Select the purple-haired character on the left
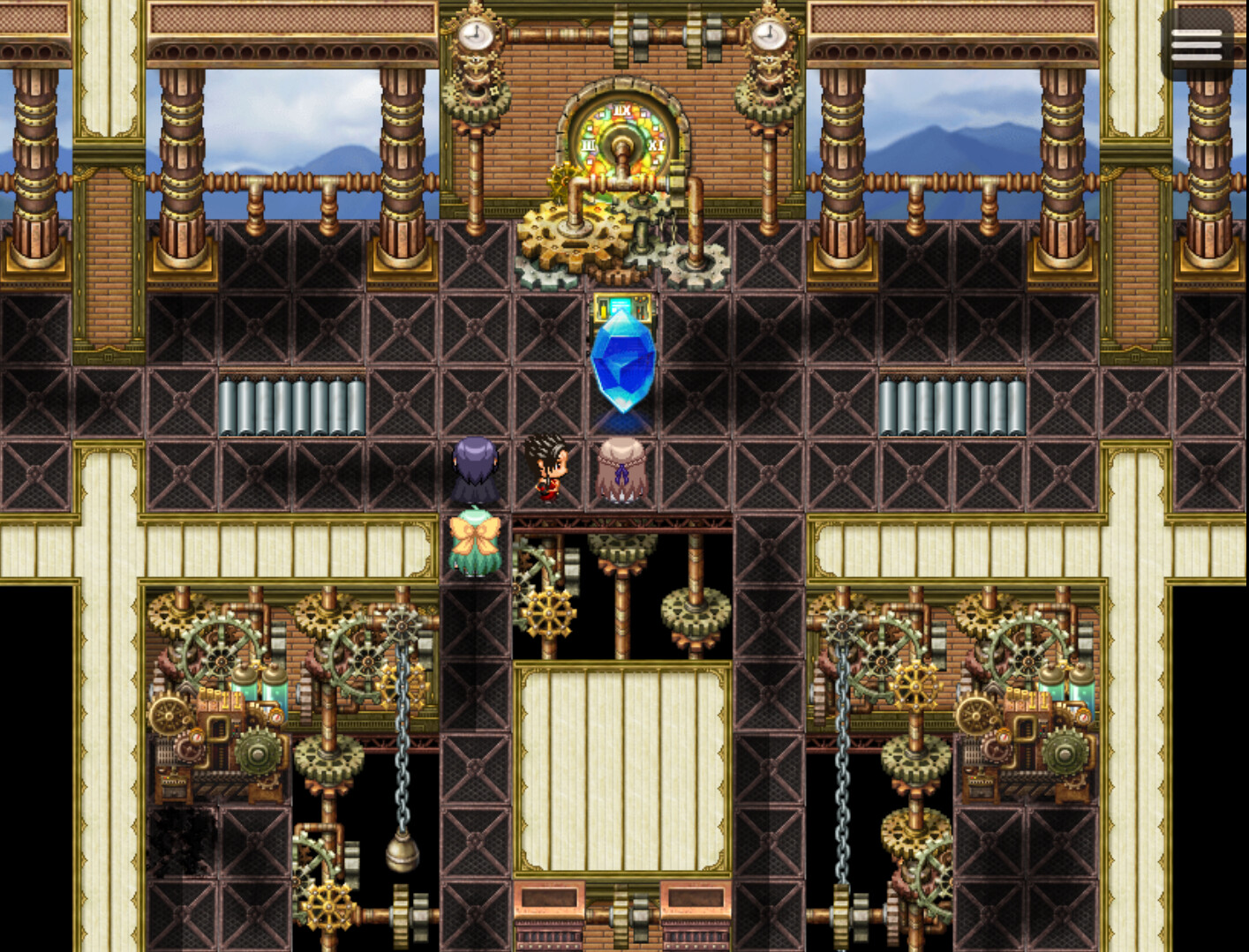Image resolution: width=1249 pixels, height=952 pixels. 474,468
